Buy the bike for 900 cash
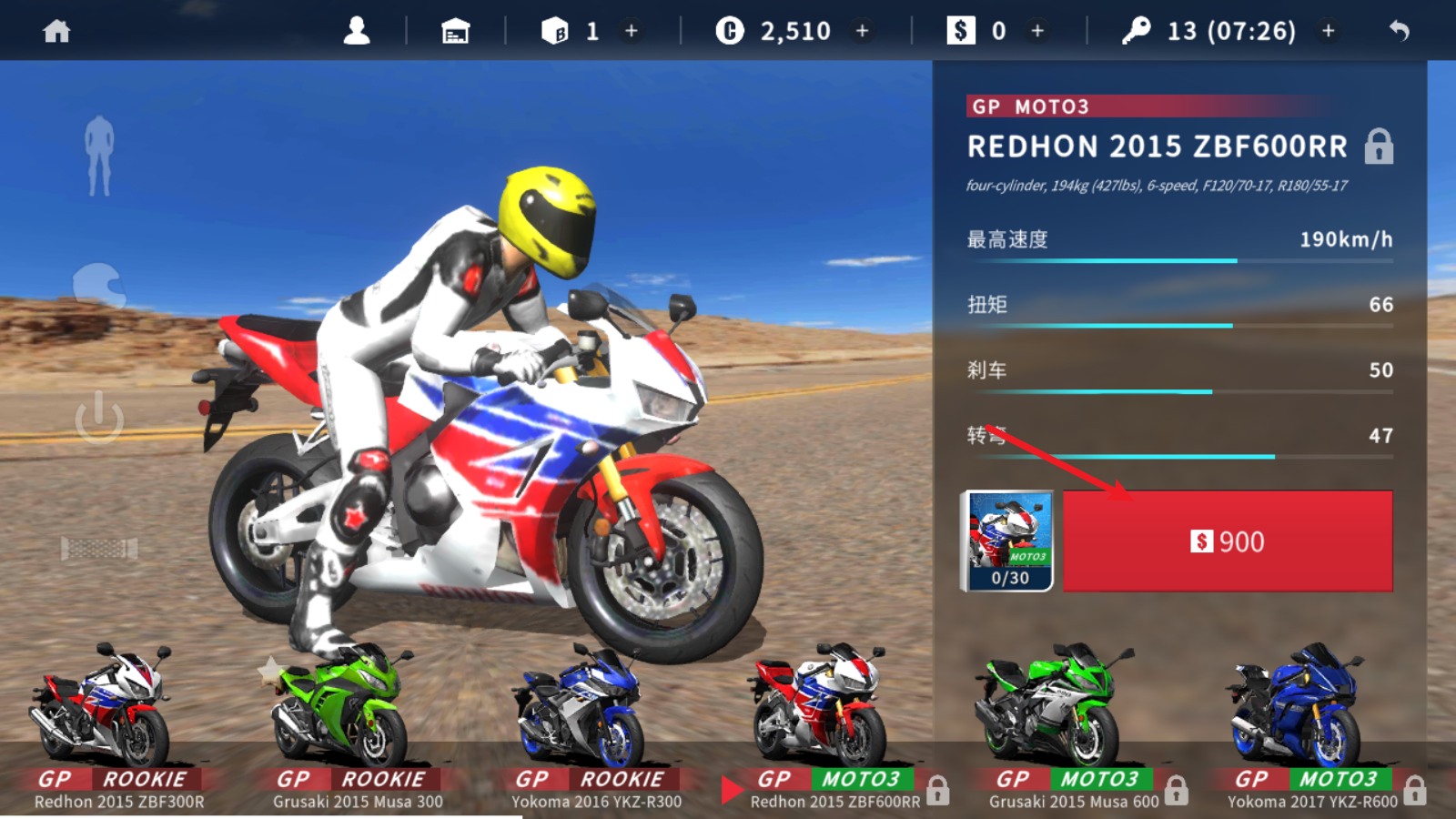The image size is (1456, 819). [1228, 541]
